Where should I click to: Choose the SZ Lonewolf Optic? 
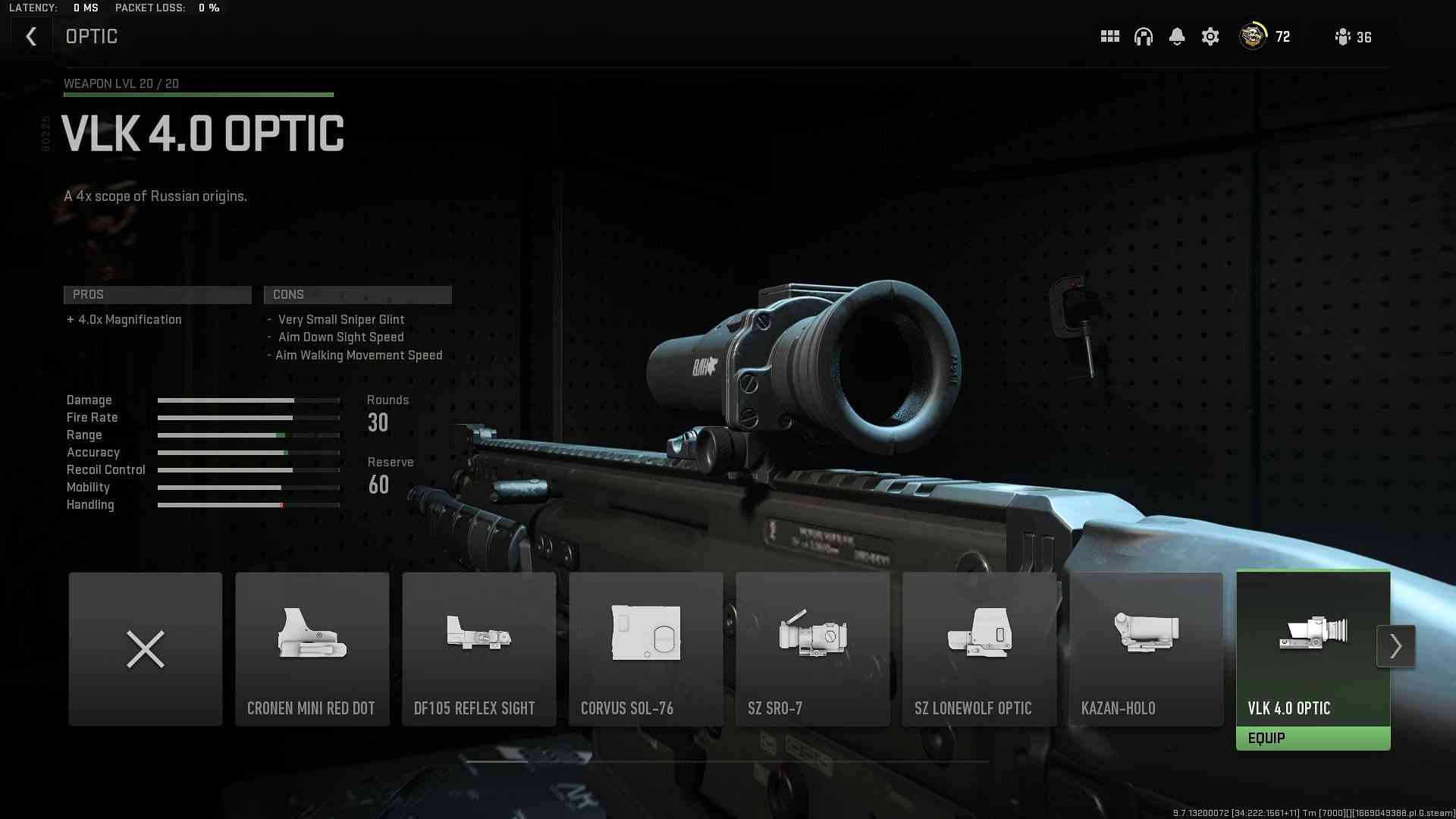pyautogui.click(x=979, y=649)
